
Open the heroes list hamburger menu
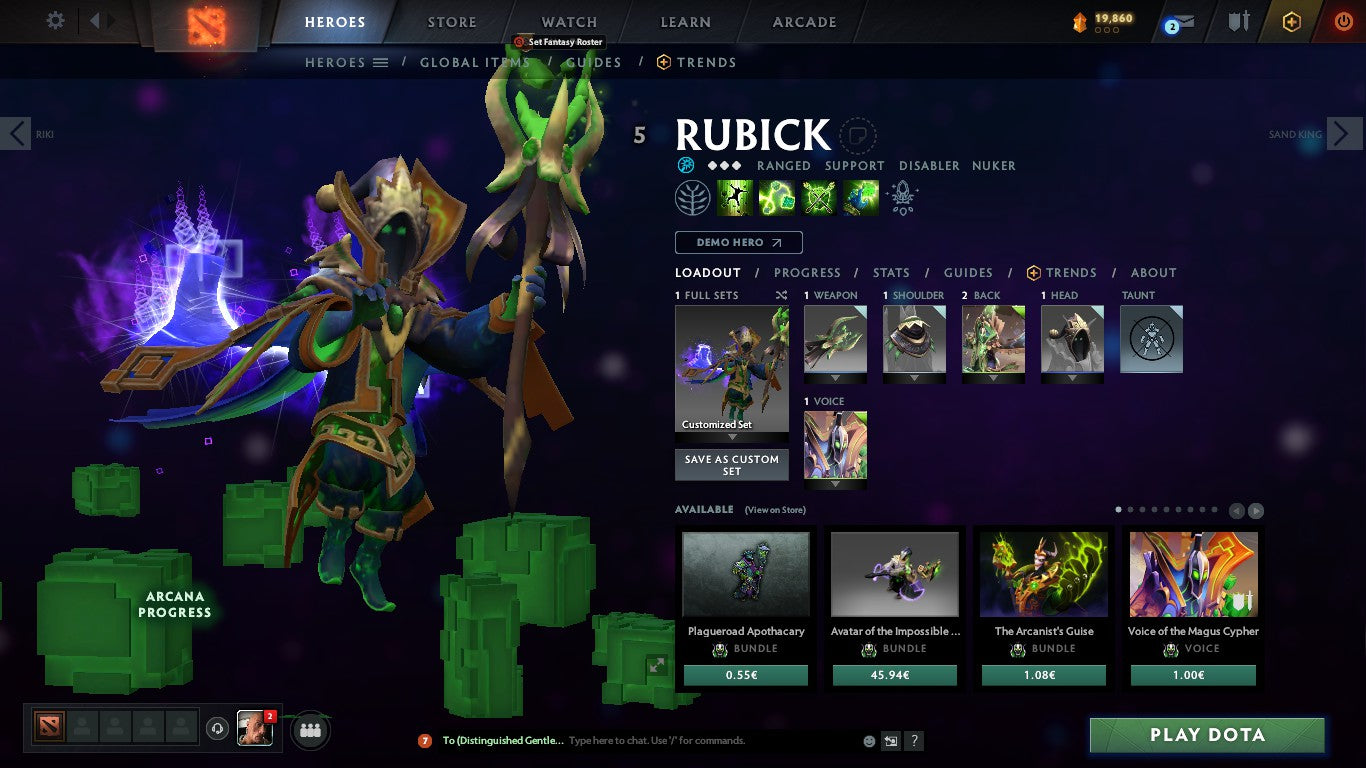click(x=381, y=62)
